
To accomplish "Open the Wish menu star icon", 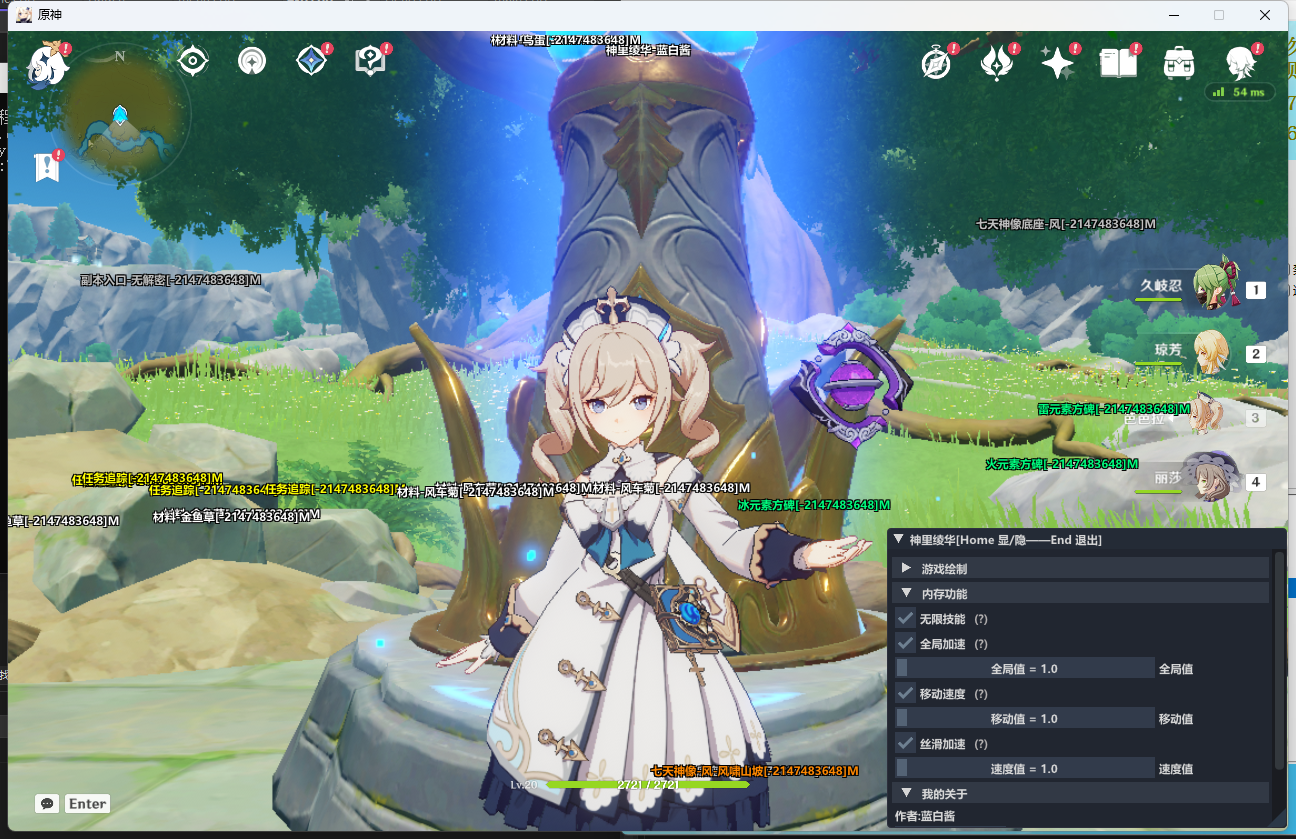I will click(x=1058, y=61).
